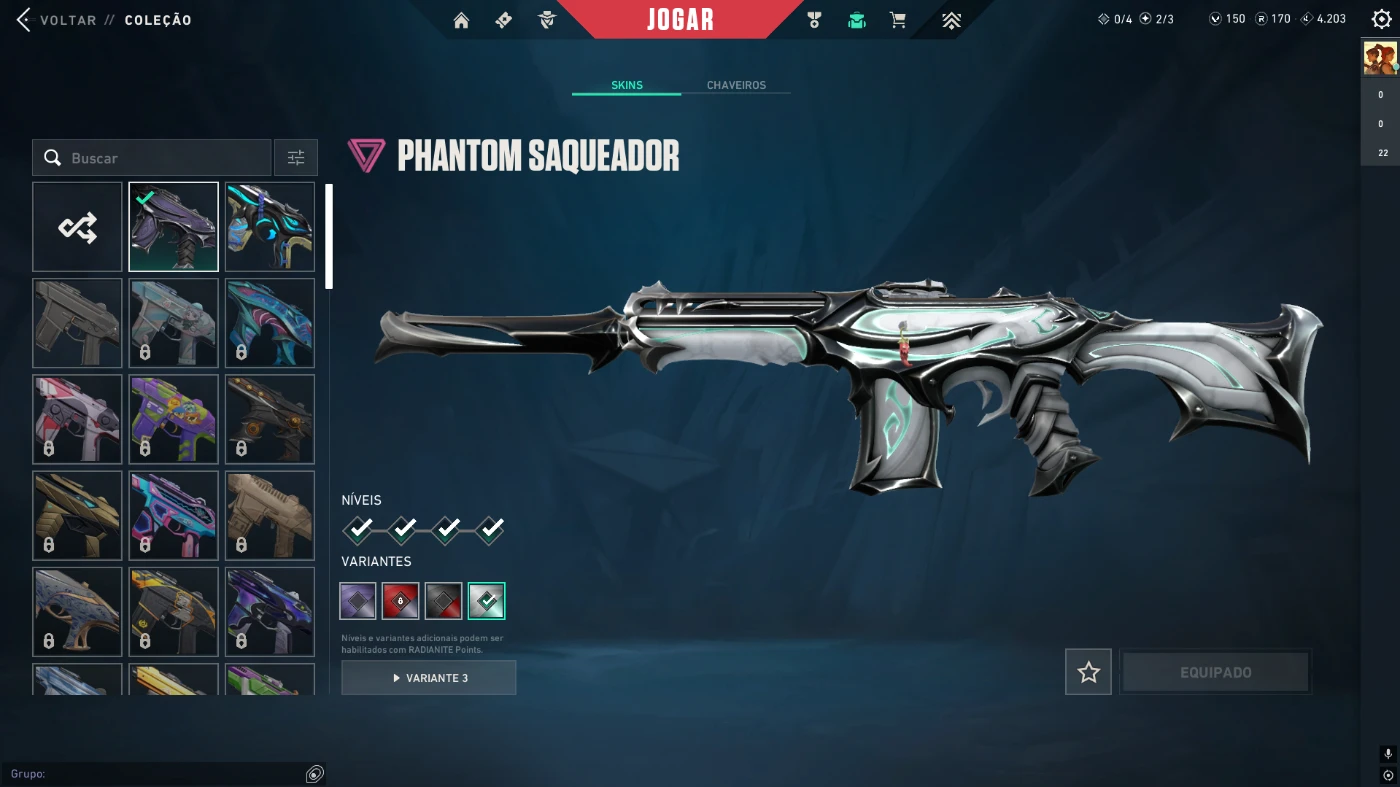Open the settings gear

1381,20
